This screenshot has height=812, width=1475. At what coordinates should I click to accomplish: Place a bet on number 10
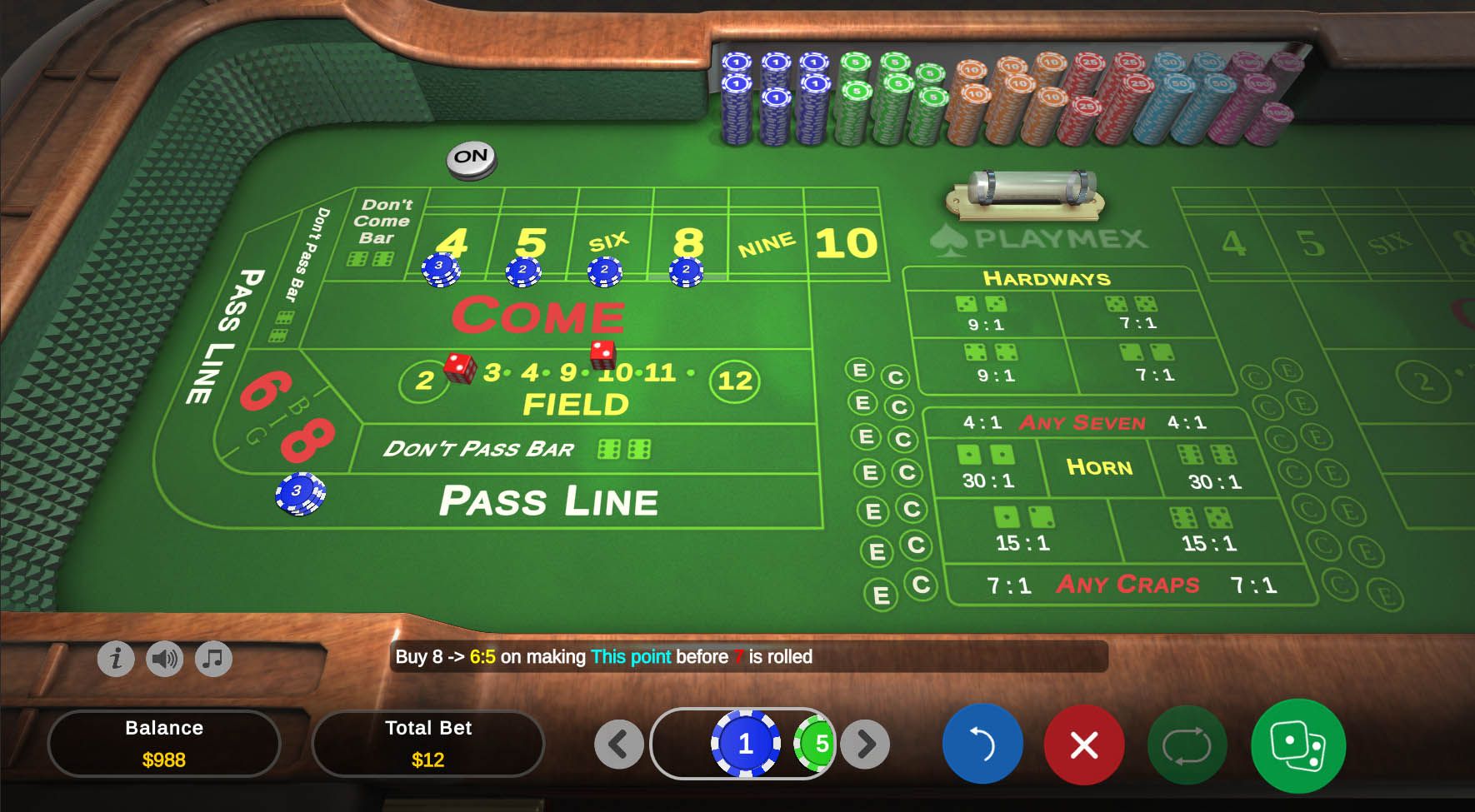(x=845, y=243)
